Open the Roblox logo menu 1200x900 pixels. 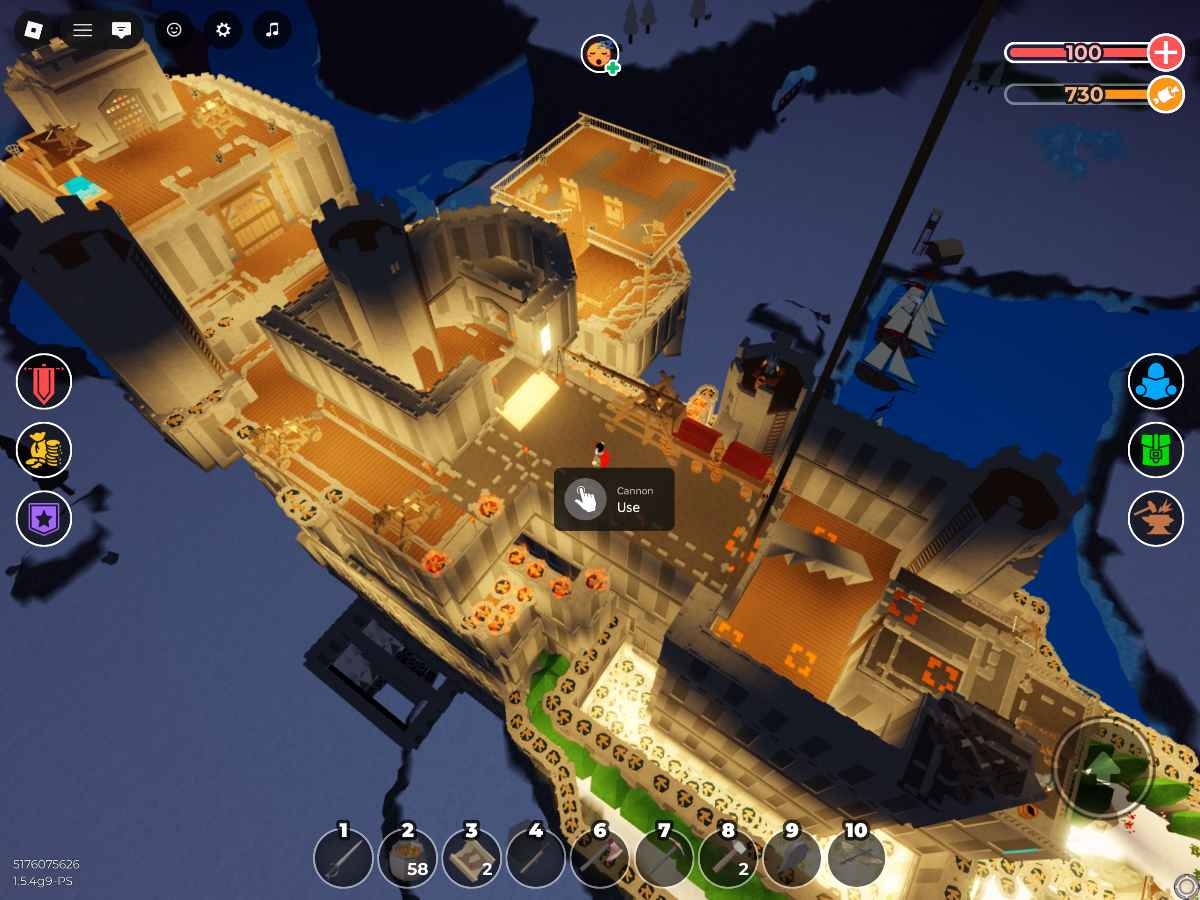34,30
